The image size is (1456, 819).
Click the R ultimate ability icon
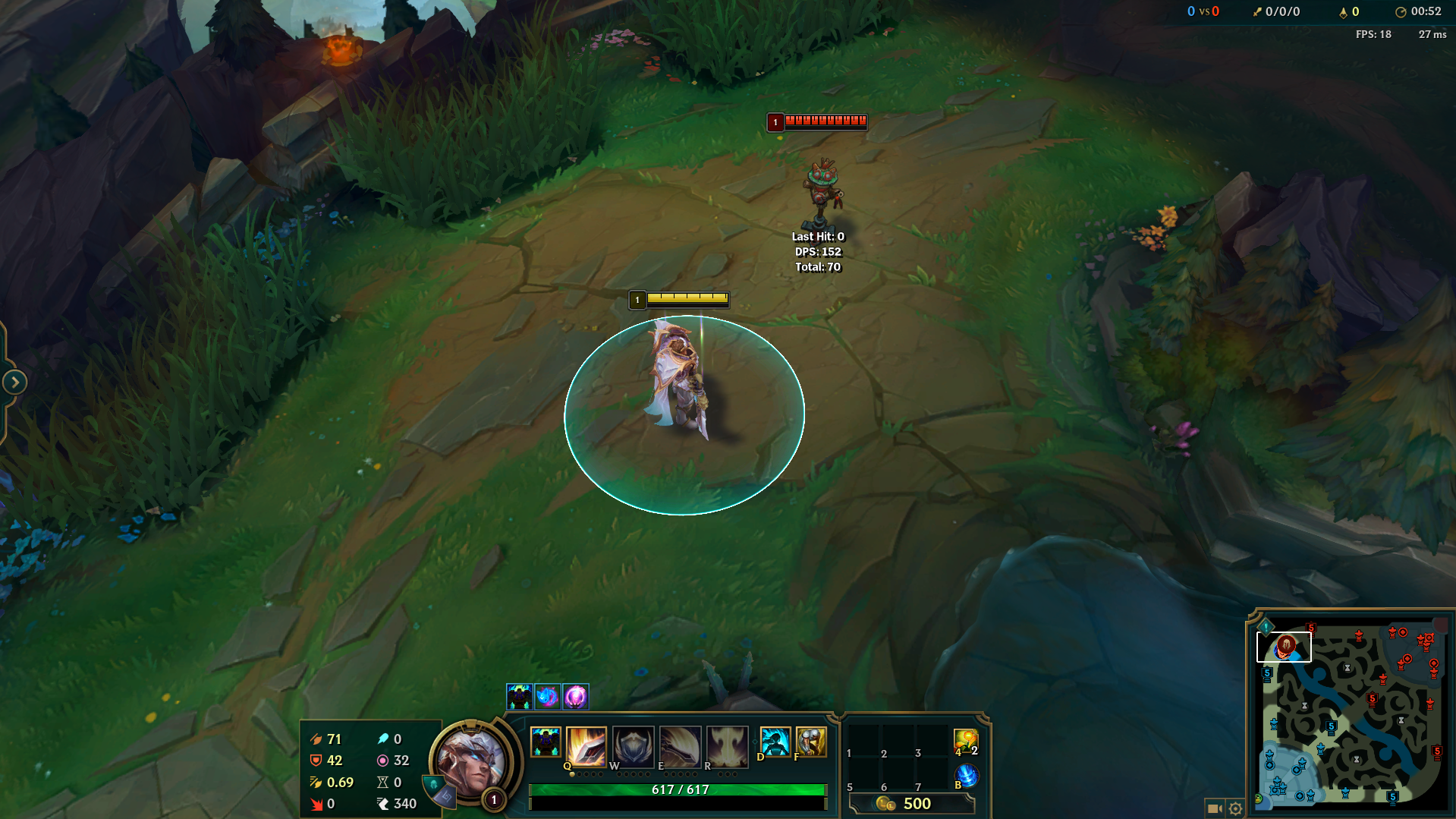(727, 745)
